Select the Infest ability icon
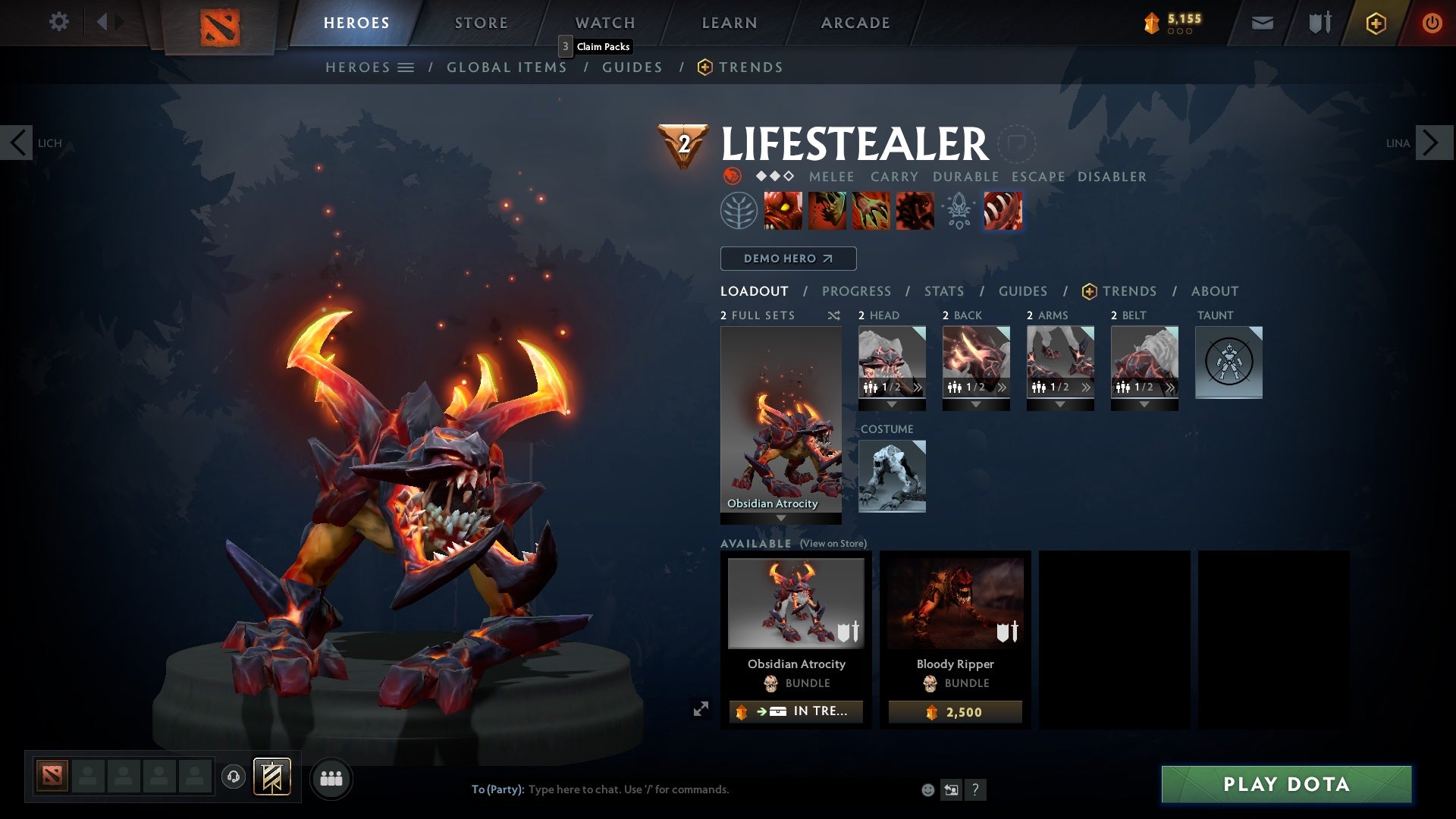This screenshot has height=819, width=1456. pyautogui.click(x=914, y=210)
